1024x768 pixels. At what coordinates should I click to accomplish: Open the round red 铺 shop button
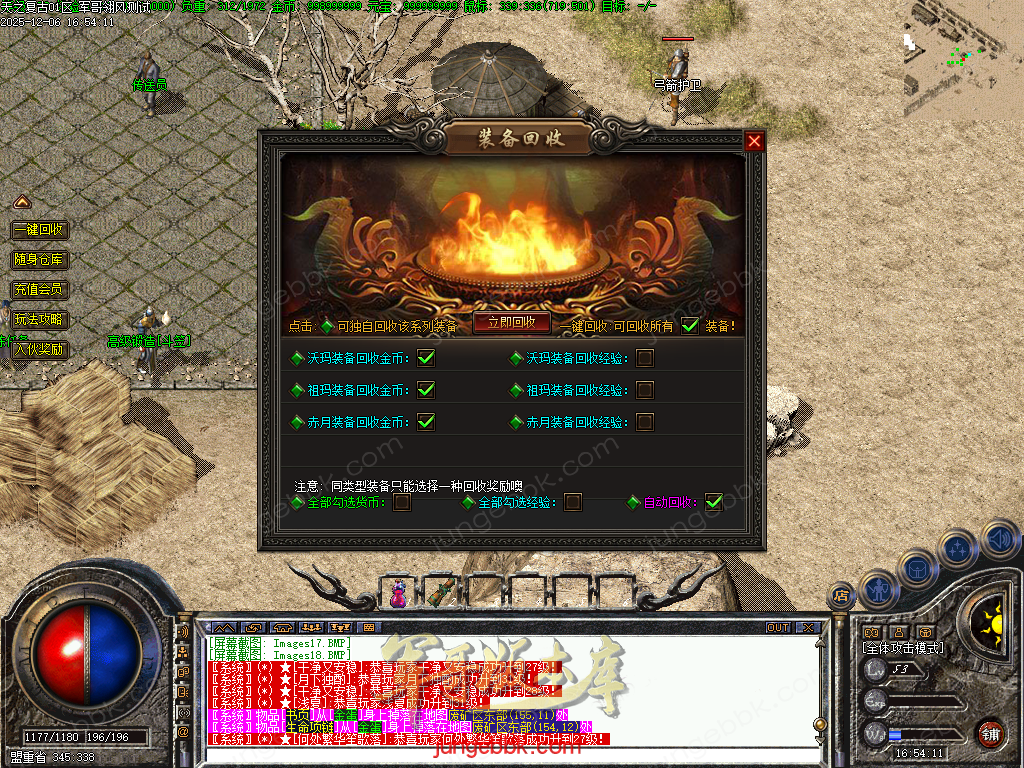coord(990,733)
